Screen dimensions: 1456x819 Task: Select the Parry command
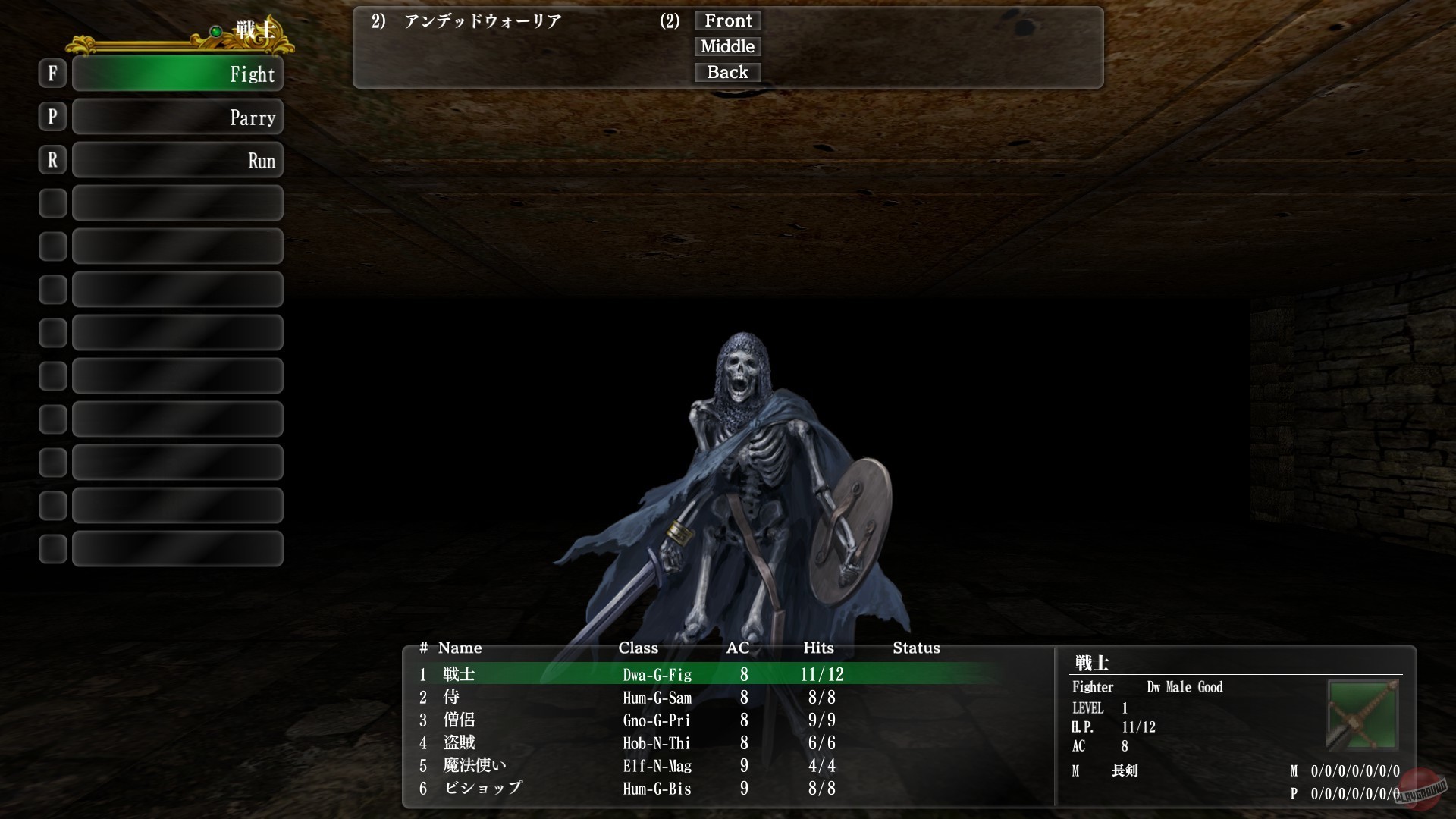point(177,117)
